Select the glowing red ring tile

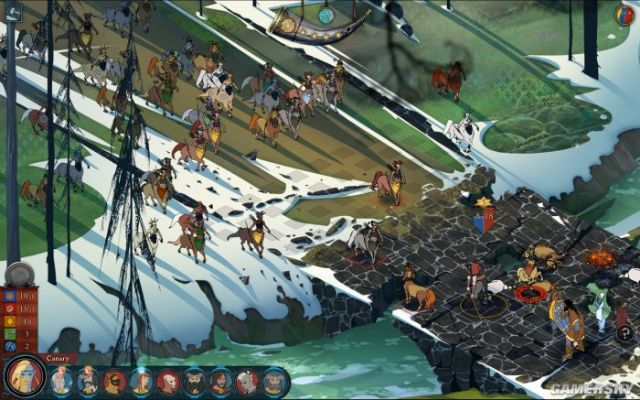(x=532, y=293)
